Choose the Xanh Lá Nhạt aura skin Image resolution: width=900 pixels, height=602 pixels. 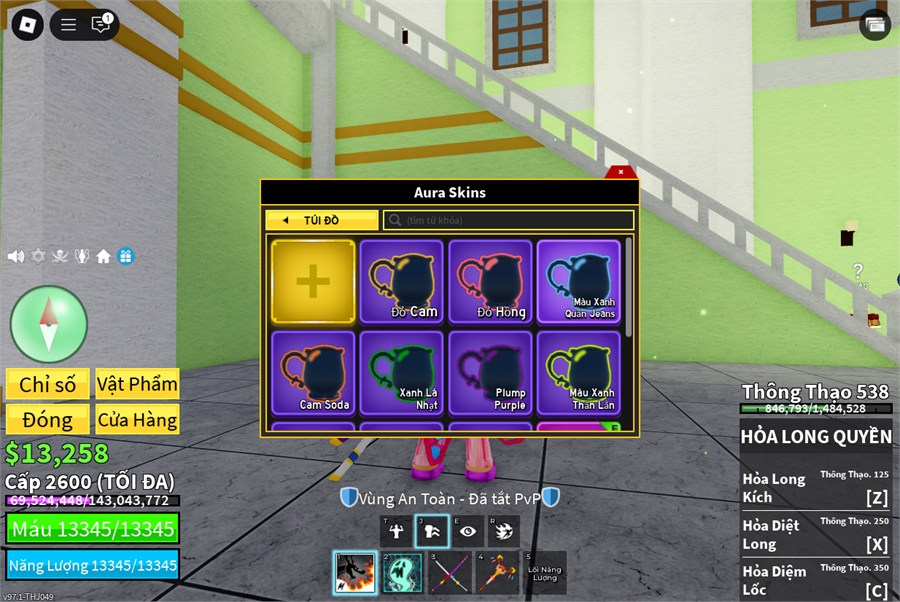[x=401, y=373]
